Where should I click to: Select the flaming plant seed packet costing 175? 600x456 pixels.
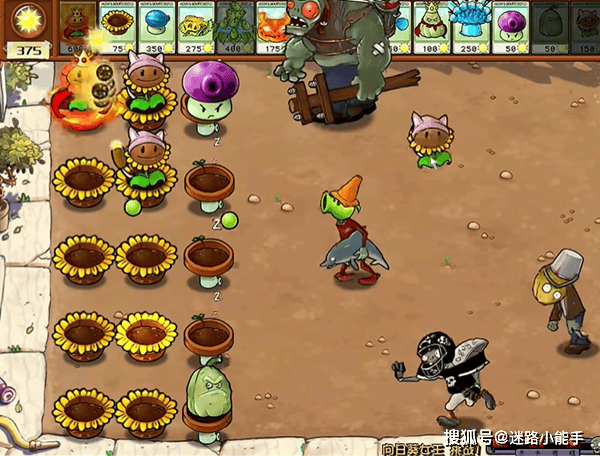pos(273,27)
